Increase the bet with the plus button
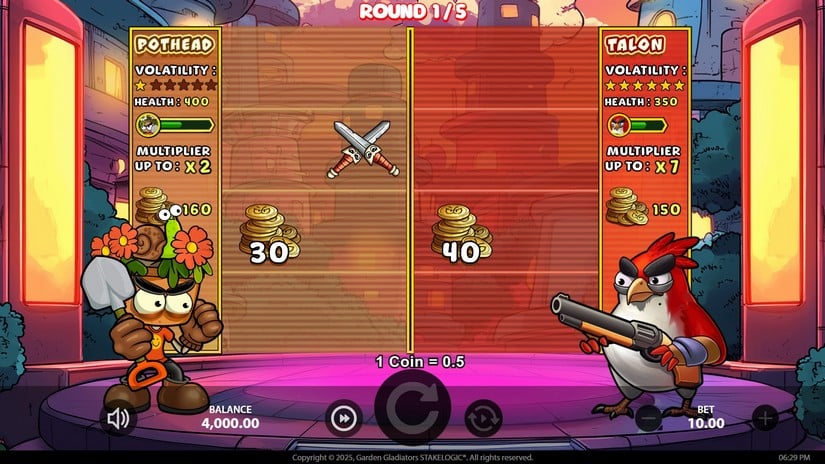825x464 pixels. click(764, 418)
